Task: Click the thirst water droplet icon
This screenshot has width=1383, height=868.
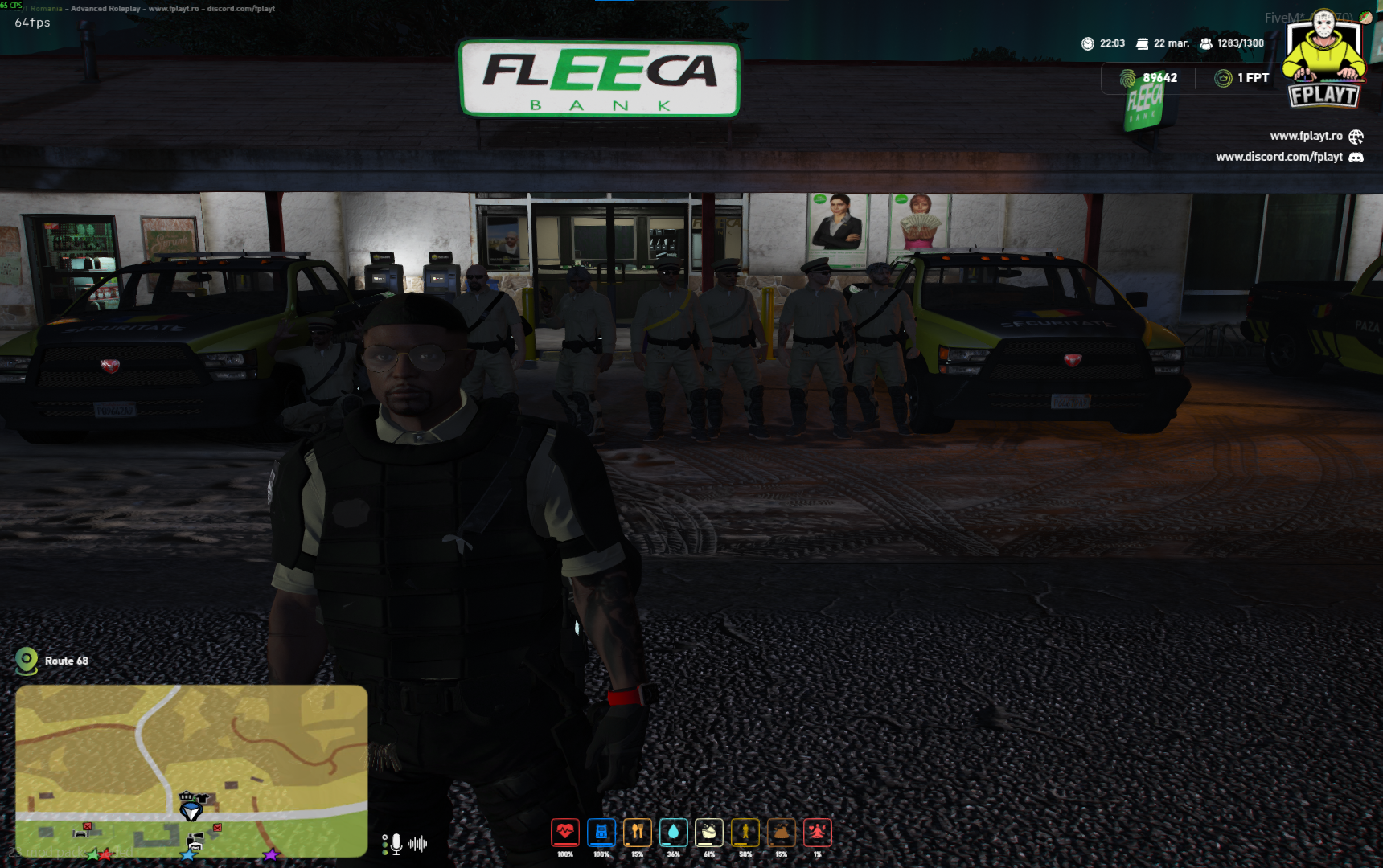Action: (x=673, y=833)
